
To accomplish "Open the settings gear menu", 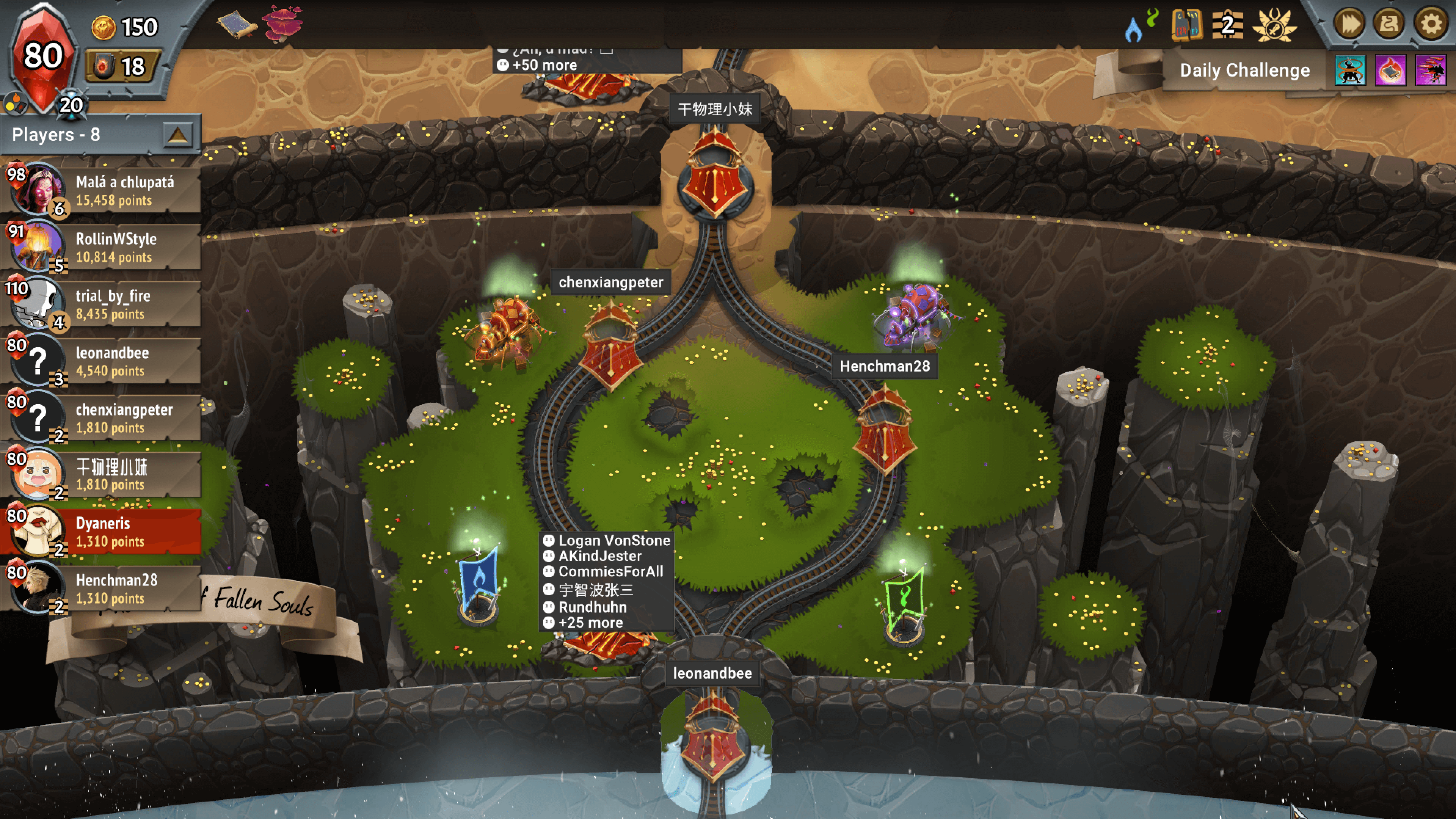I will (x=1431, y=24).
